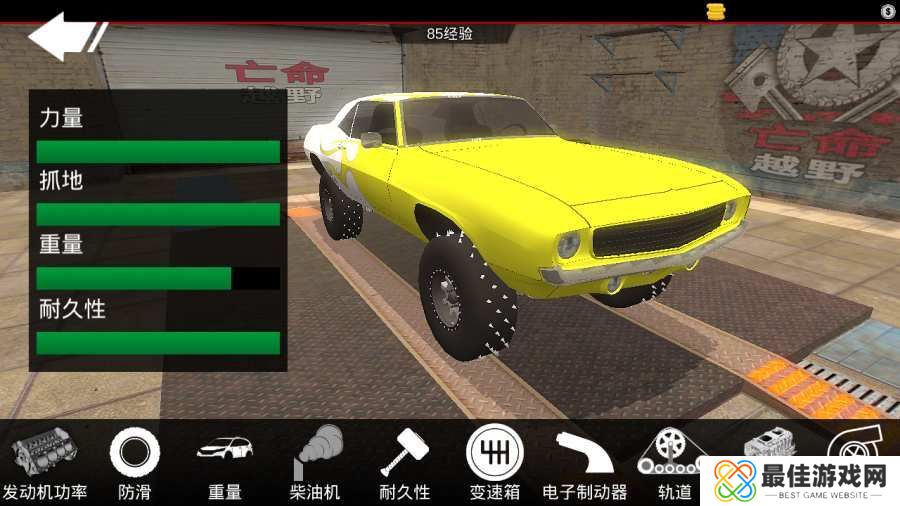Select the diesel engine (柴油机) option
The height and width of the screenshot is (506, 900).
pos(315,460)
